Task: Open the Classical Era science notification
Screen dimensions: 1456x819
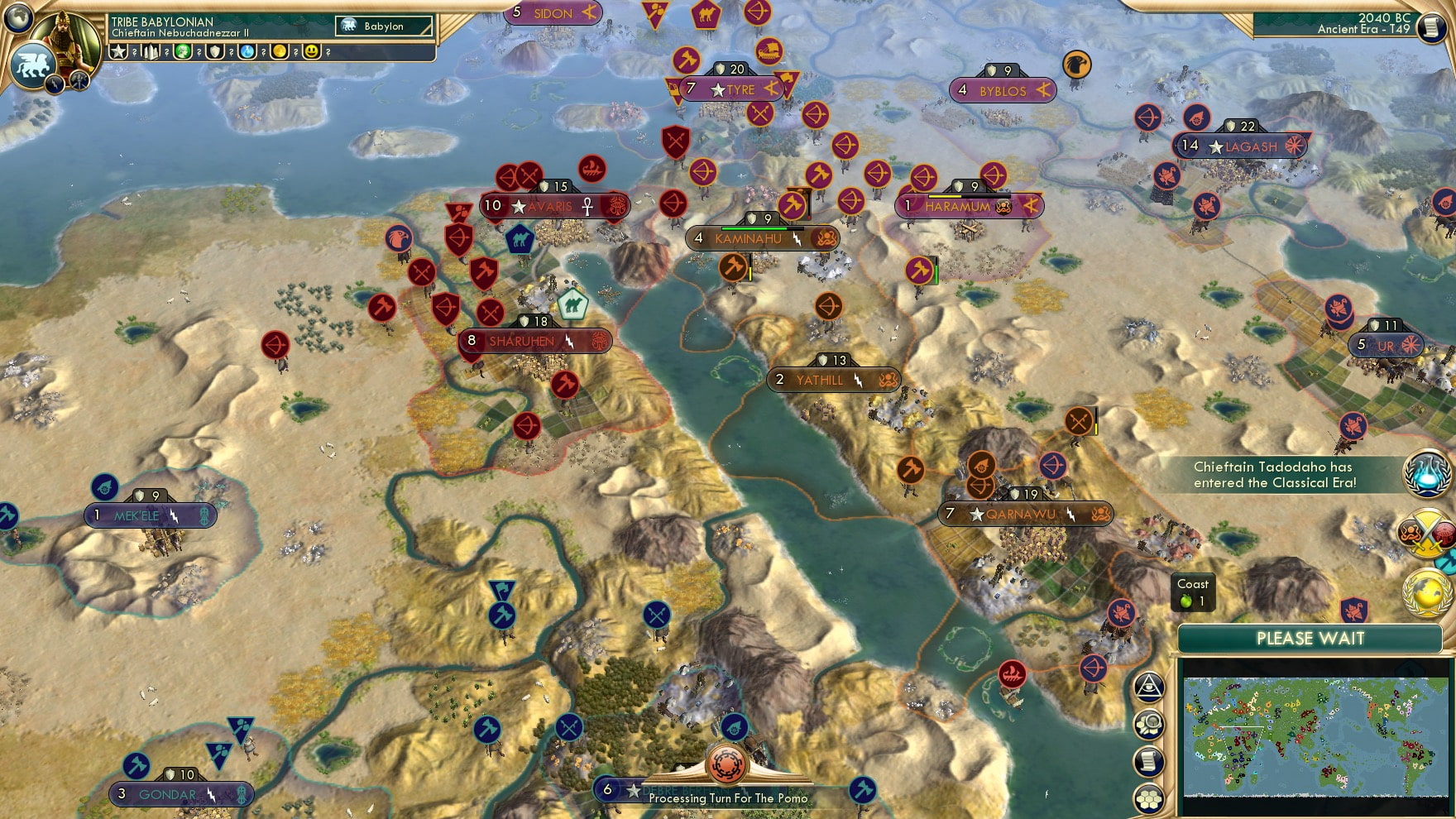Action: tap(1426, 474)
